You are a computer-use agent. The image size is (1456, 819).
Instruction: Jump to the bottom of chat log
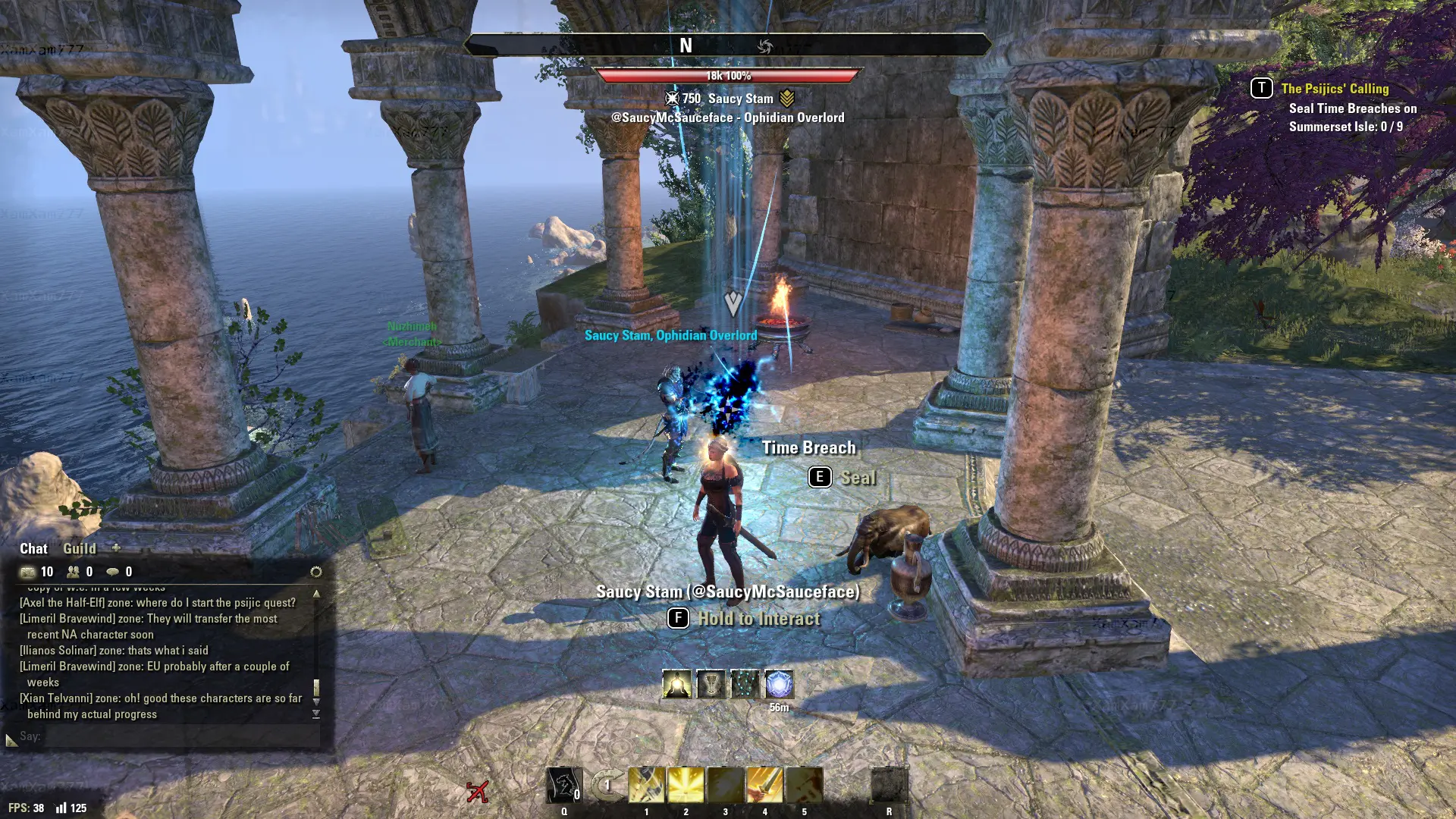(316, 714)
